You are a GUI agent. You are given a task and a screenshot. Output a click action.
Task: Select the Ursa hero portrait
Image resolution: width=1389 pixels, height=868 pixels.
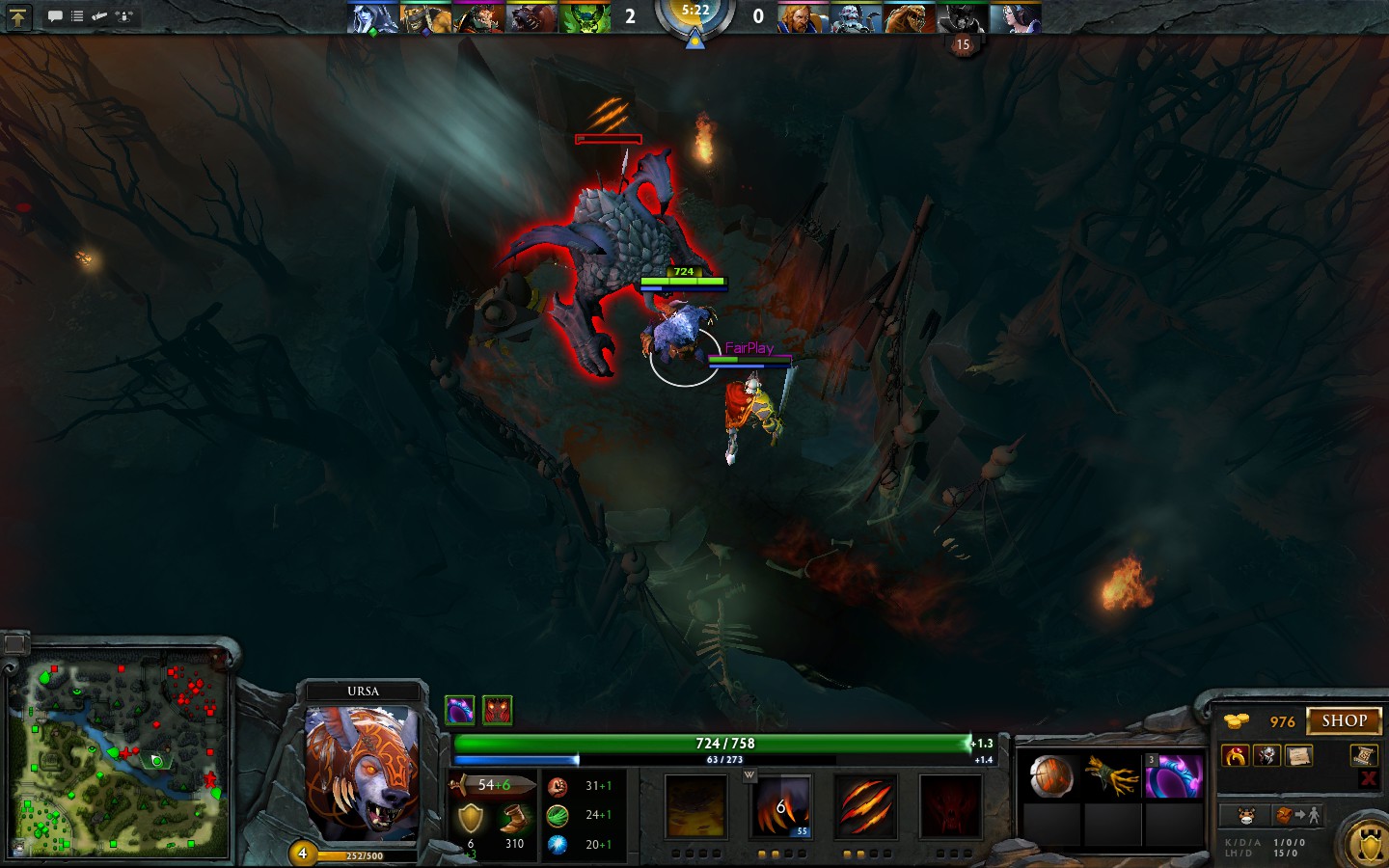[363, 772]
